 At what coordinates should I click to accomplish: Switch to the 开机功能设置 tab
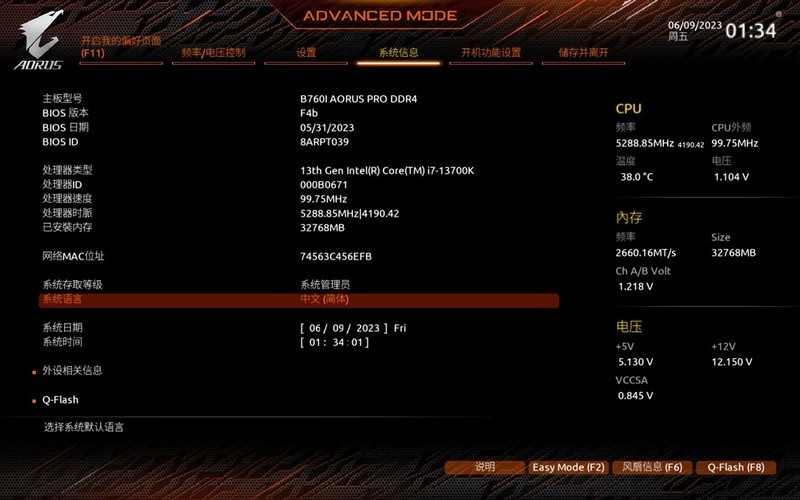(491, 53)
